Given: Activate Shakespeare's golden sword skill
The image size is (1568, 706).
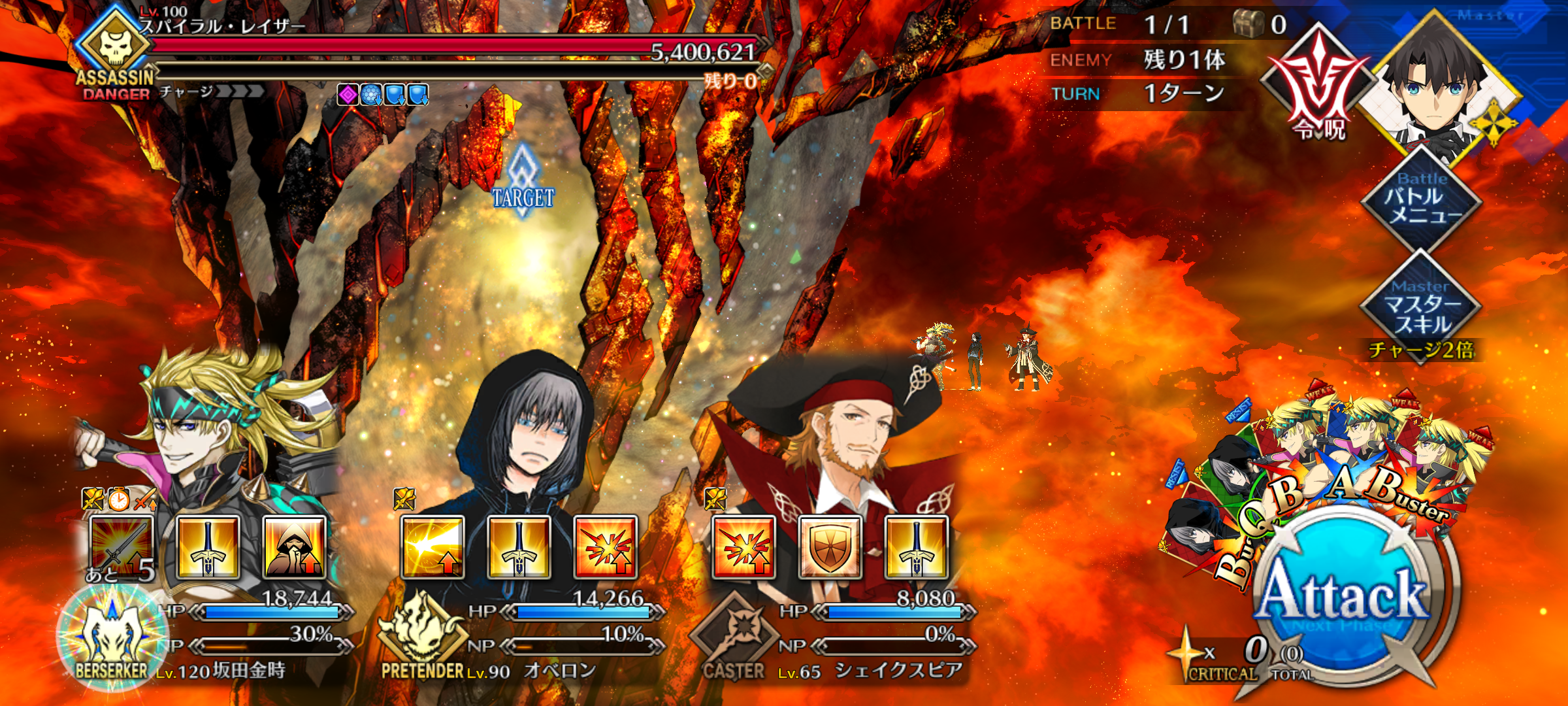Looking at the screenshot, I should (x=916, y=547).
